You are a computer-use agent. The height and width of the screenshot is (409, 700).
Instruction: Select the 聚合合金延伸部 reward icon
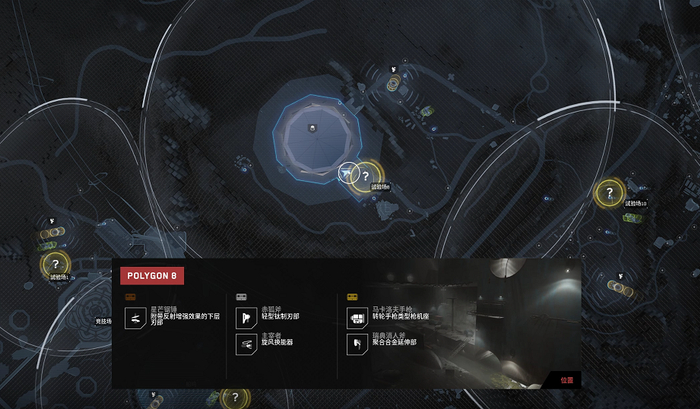(x=355, y=342)
